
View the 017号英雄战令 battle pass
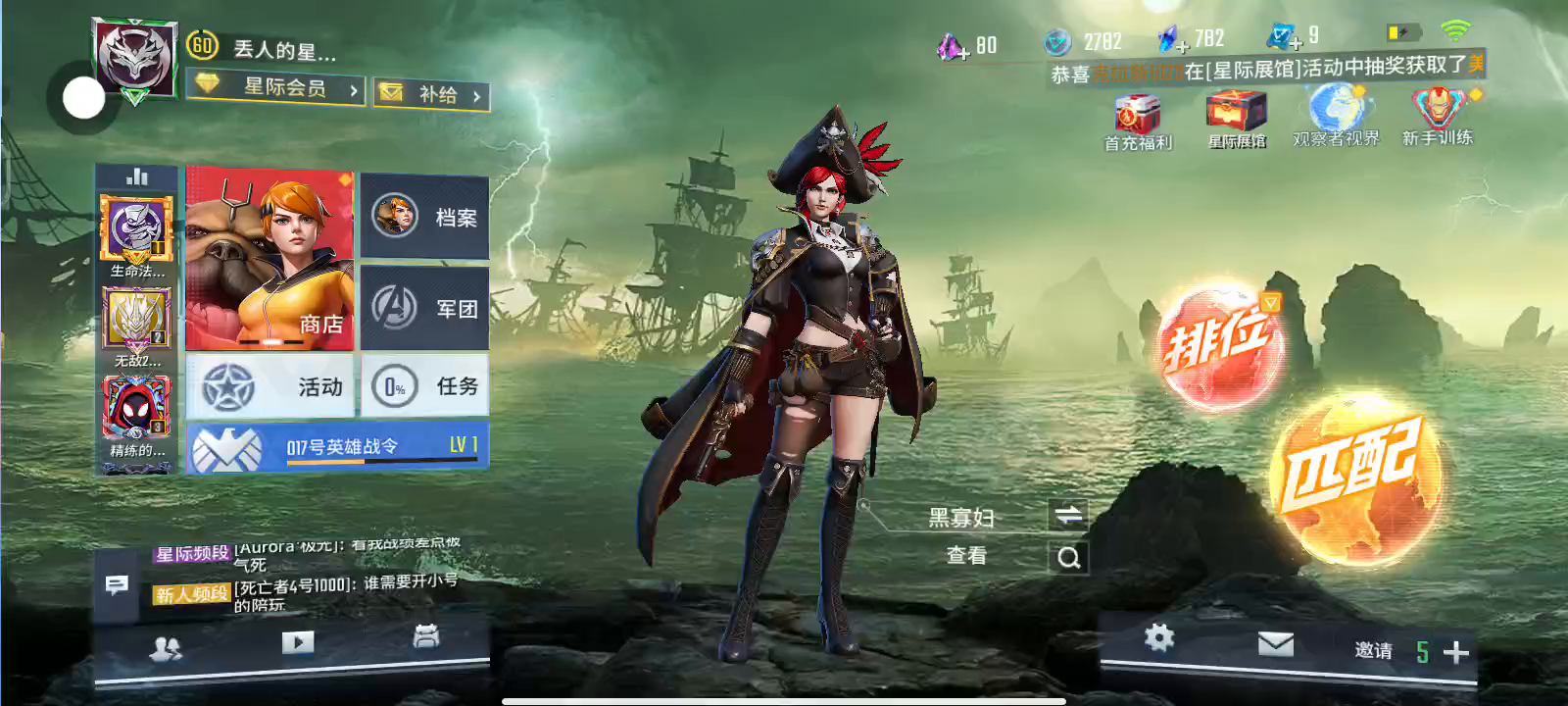(337, 447)
